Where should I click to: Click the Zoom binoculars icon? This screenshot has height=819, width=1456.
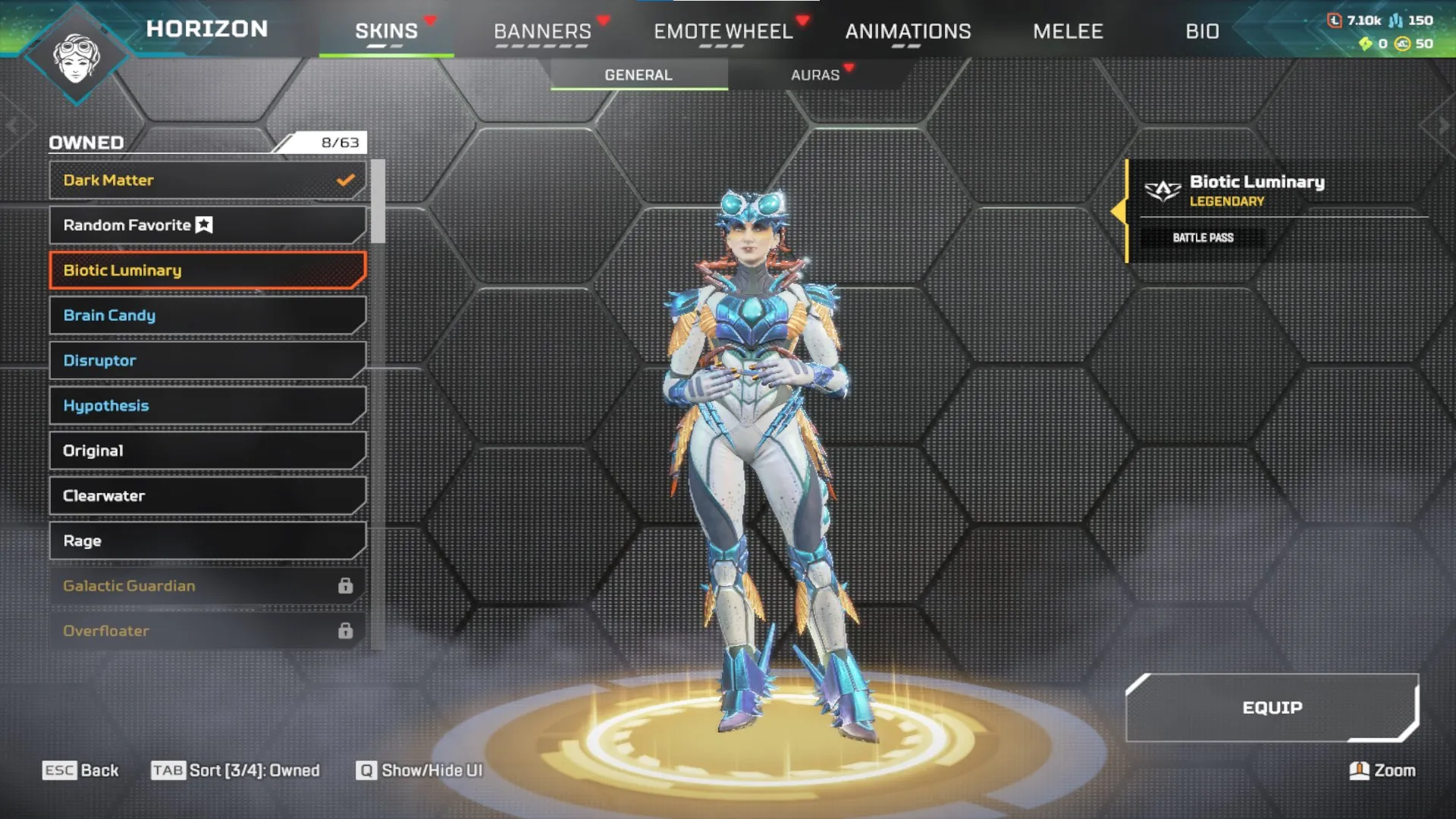pos(1360,770)
